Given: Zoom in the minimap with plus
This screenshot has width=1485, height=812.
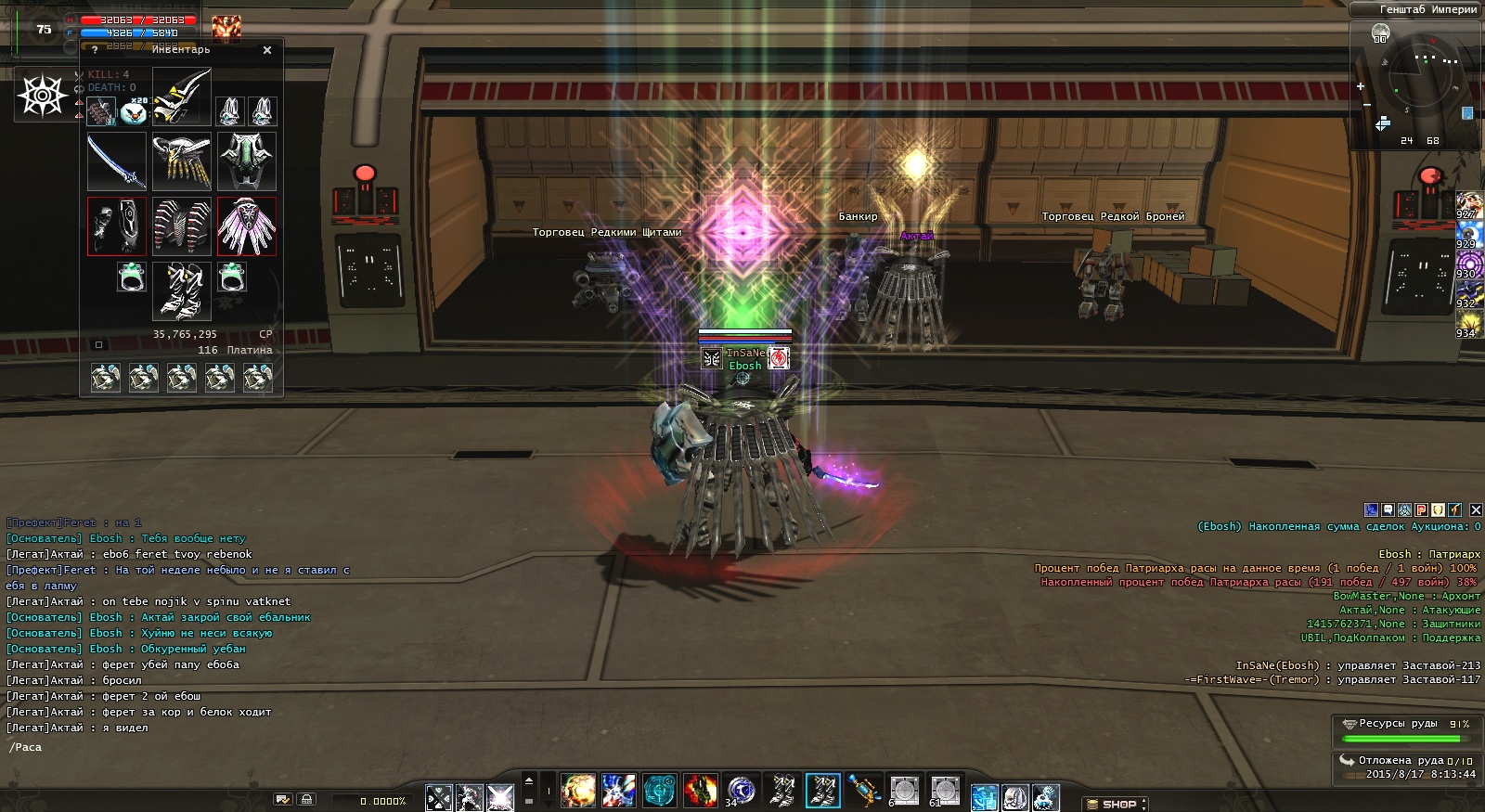Looking at the screenshot, I should point(1361,86).
